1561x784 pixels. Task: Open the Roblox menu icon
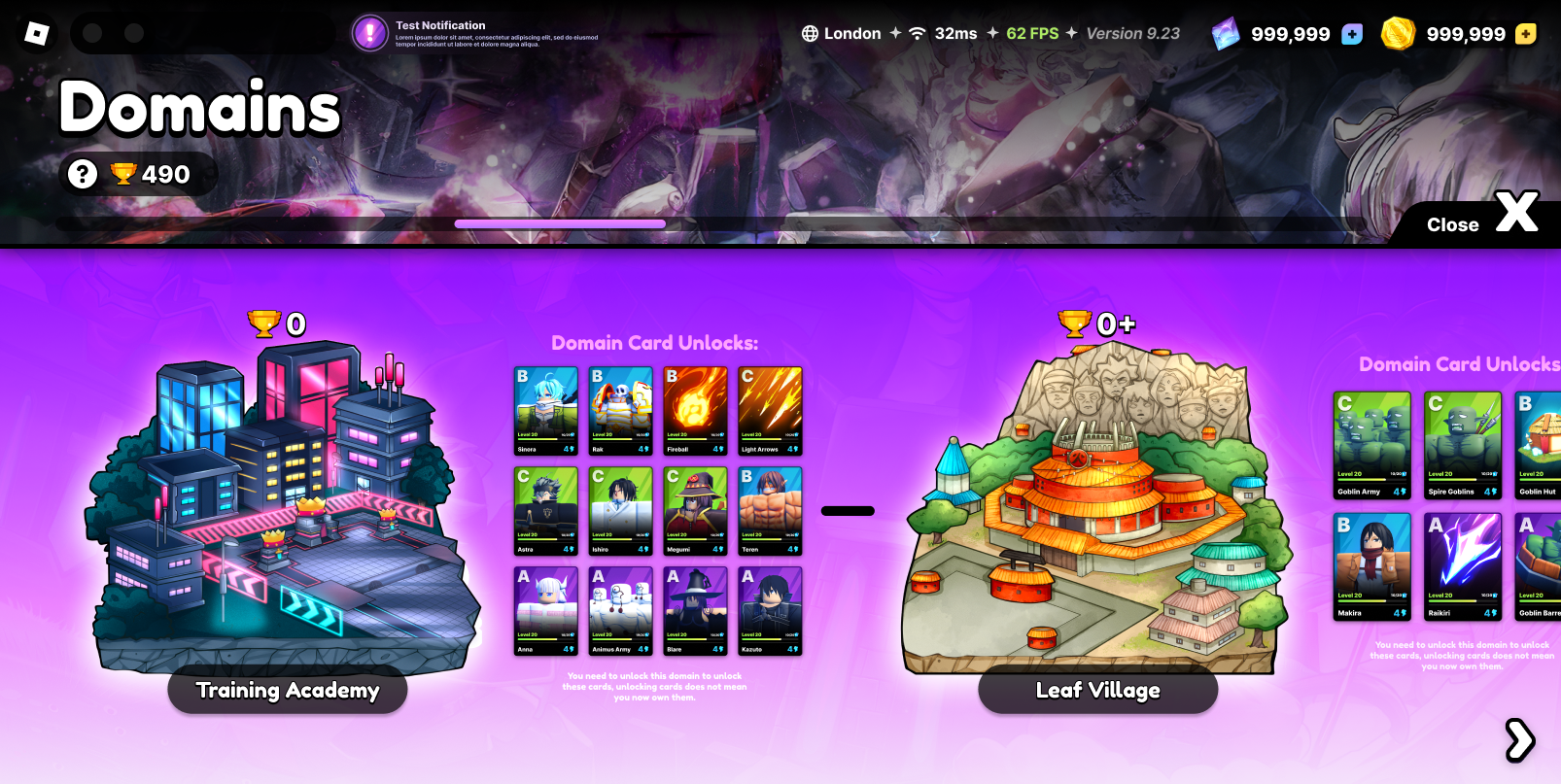point(36,34)
